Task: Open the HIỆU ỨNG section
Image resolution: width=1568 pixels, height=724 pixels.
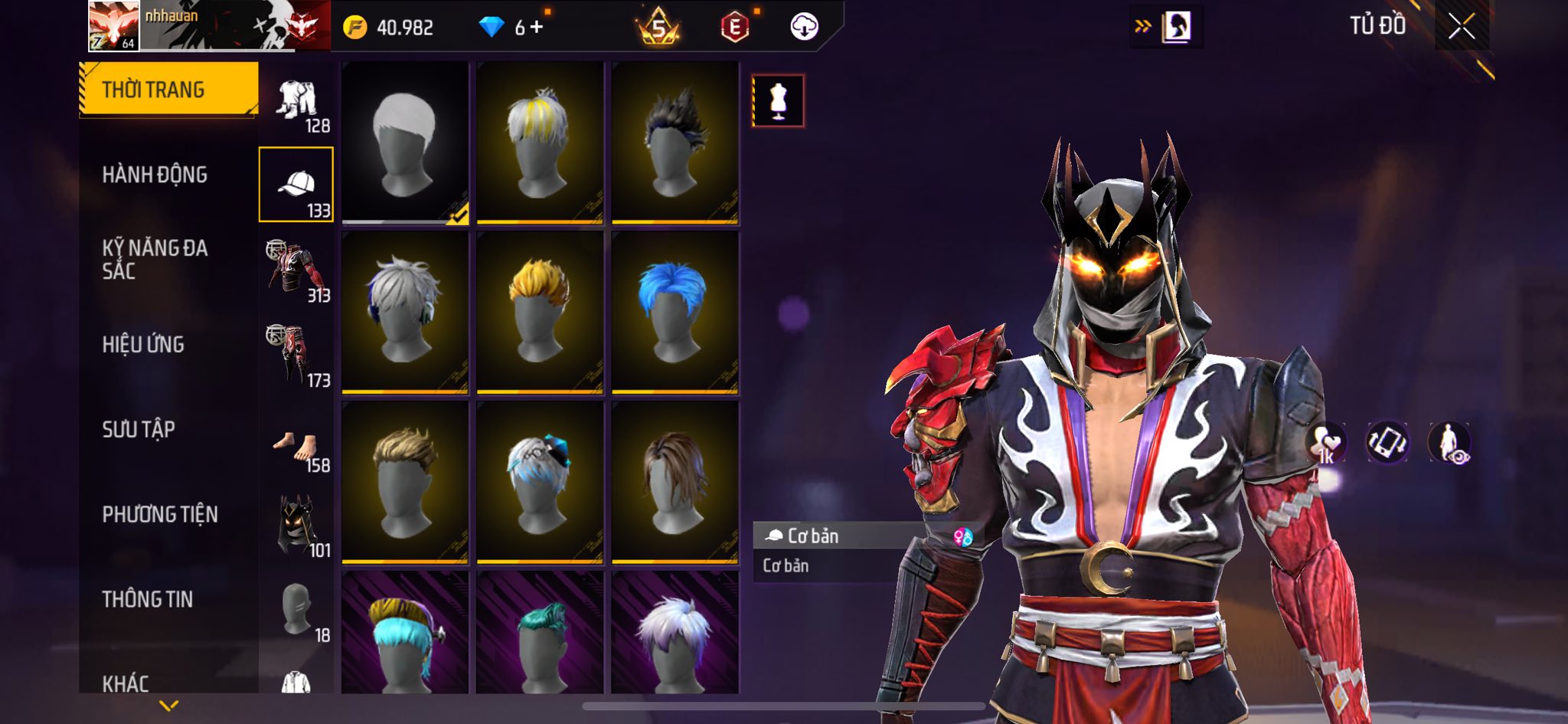Action: [x=143, y=345]
